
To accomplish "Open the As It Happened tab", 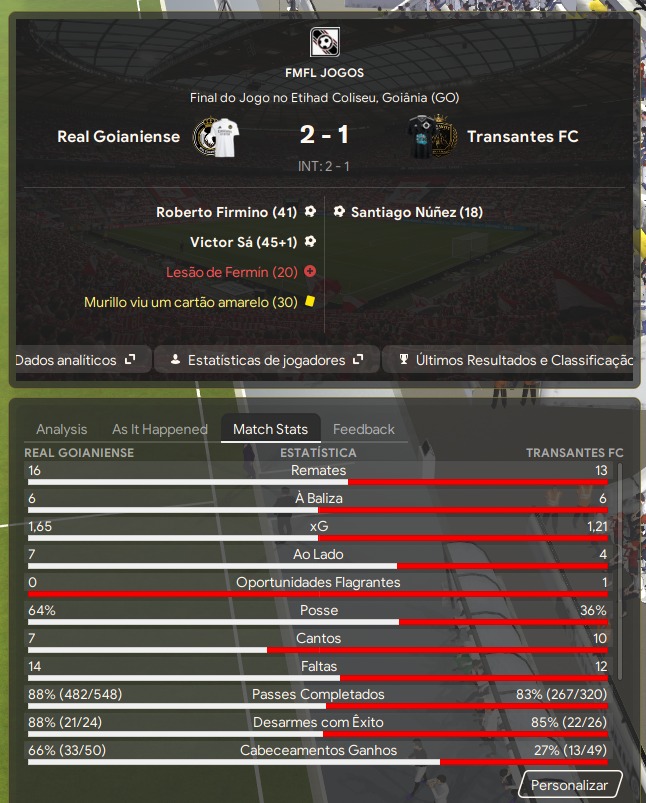I will pyautogui.click(x=160, y=429).
